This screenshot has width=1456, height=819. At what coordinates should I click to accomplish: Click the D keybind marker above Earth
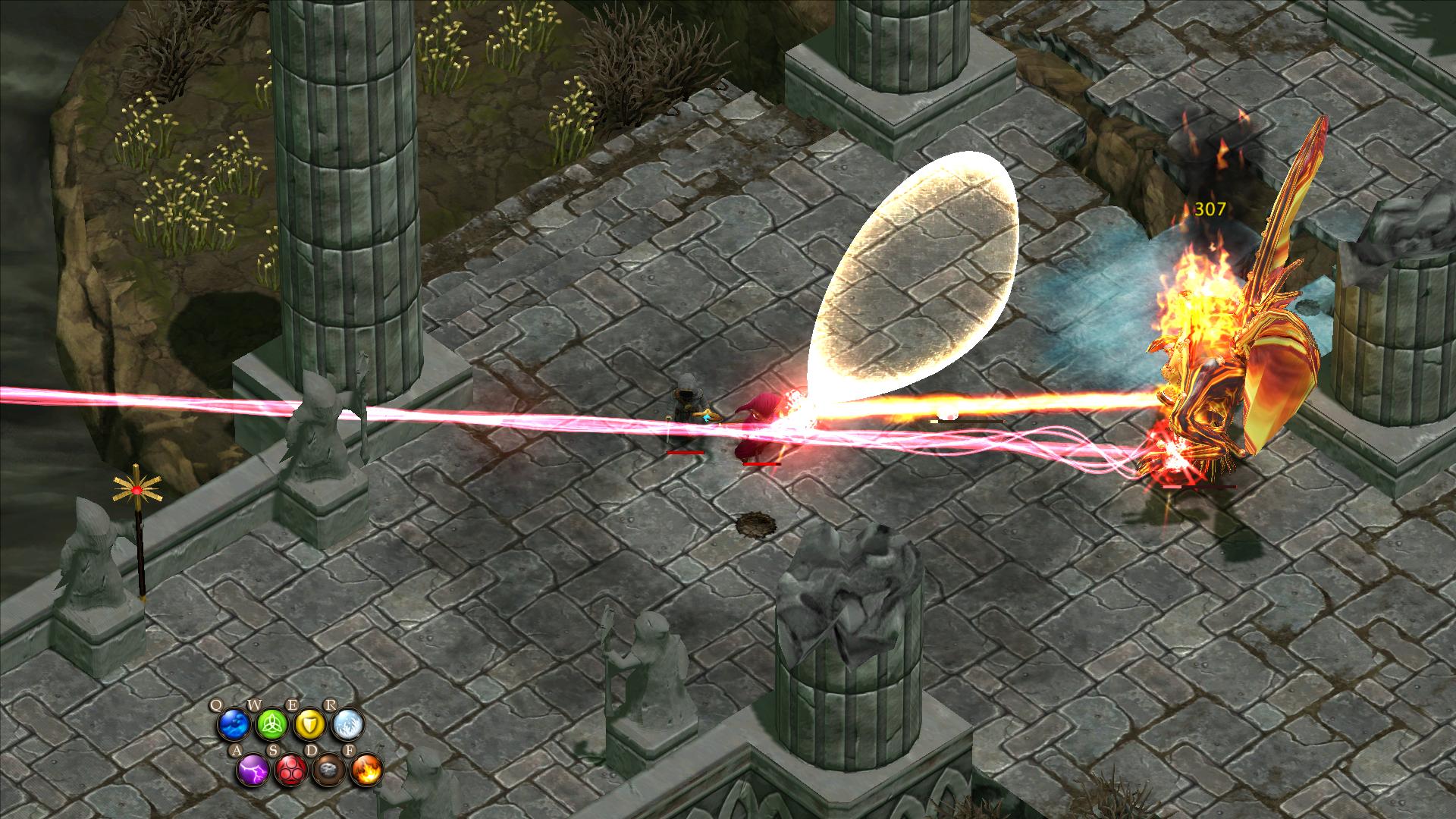click(x=312, y=750)
